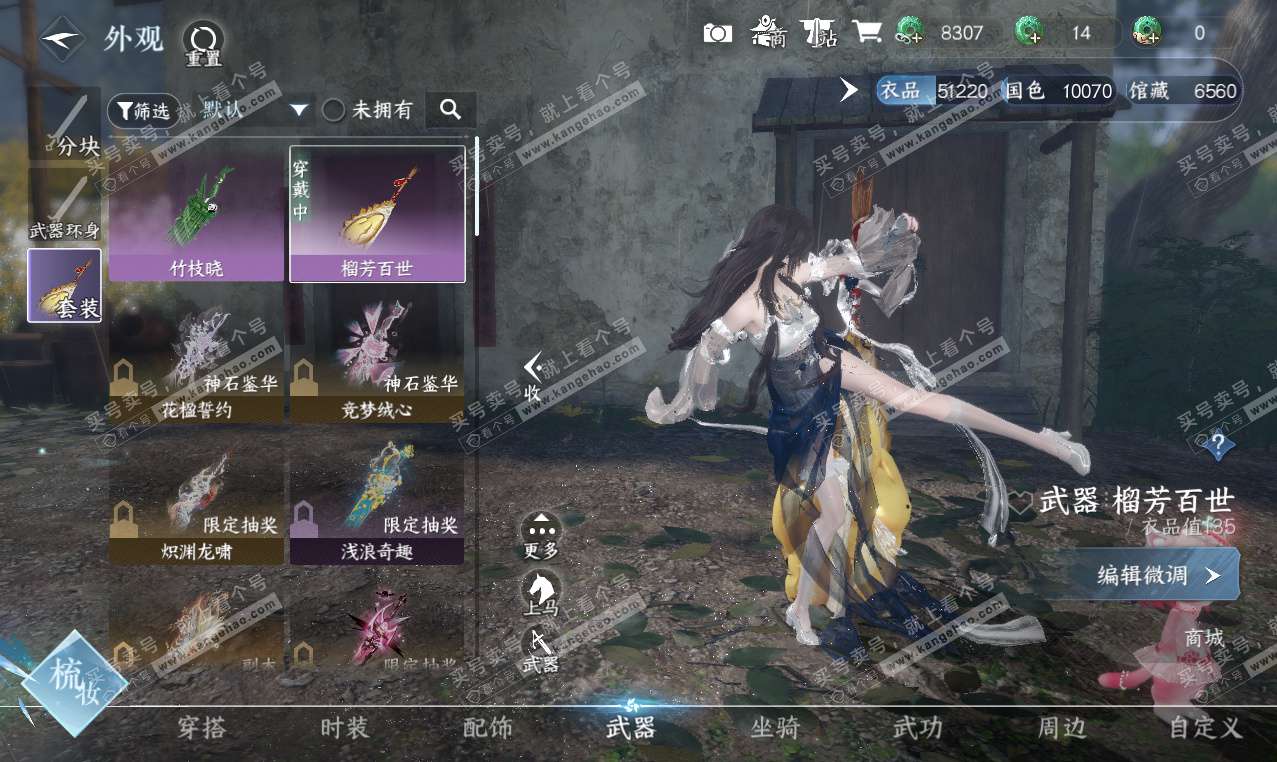This screenshot has height=762, width=1277.
Task: Pick the 浅浪奇趣 weapon skin
Action: [x=376, y=495]
